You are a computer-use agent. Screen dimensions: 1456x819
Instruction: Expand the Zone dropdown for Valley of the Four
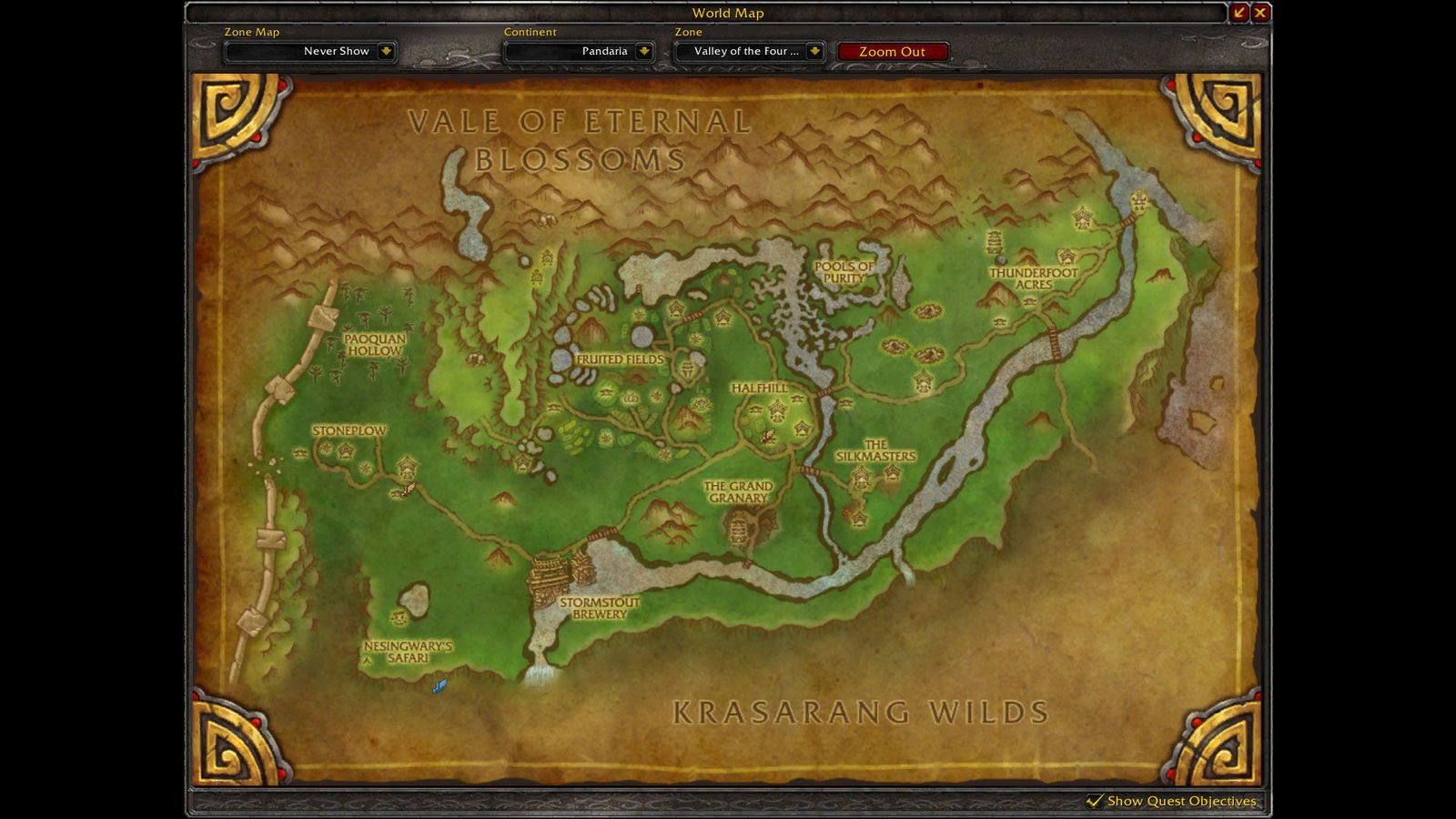coord(748,52)
